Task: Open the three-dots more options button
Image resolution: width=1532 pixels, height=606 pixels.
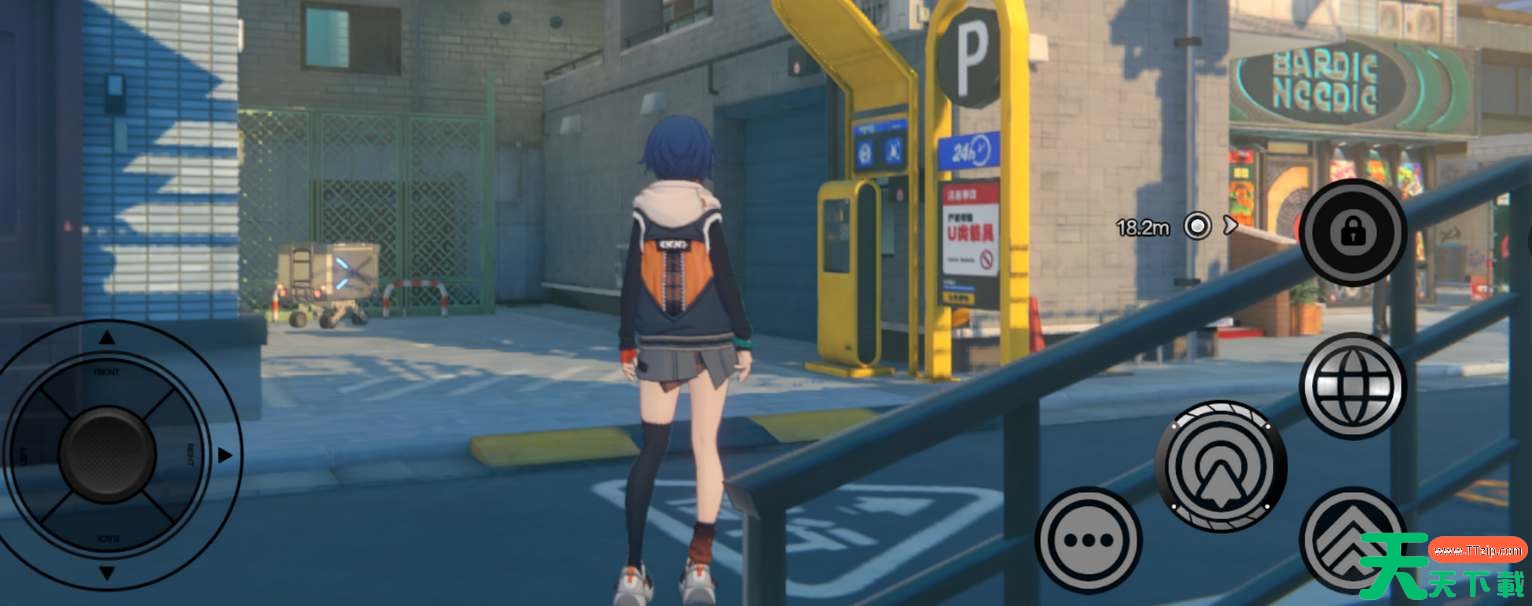Action: click(1087, 540)
